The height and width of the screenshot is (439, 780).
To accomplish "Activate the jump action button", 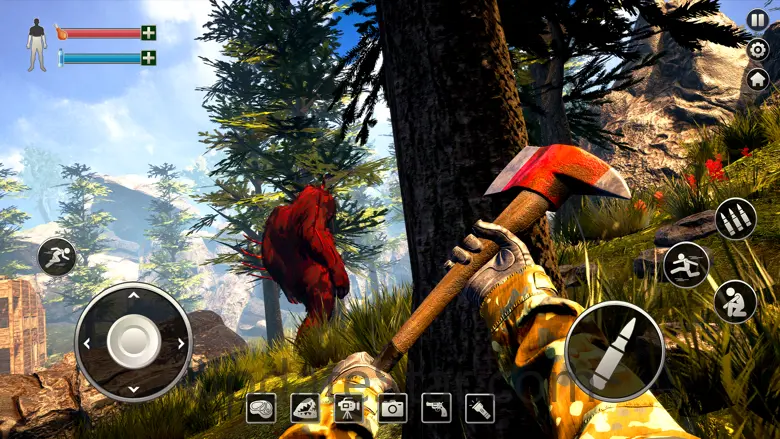I will pyautogui.click(x=686, y=264).
